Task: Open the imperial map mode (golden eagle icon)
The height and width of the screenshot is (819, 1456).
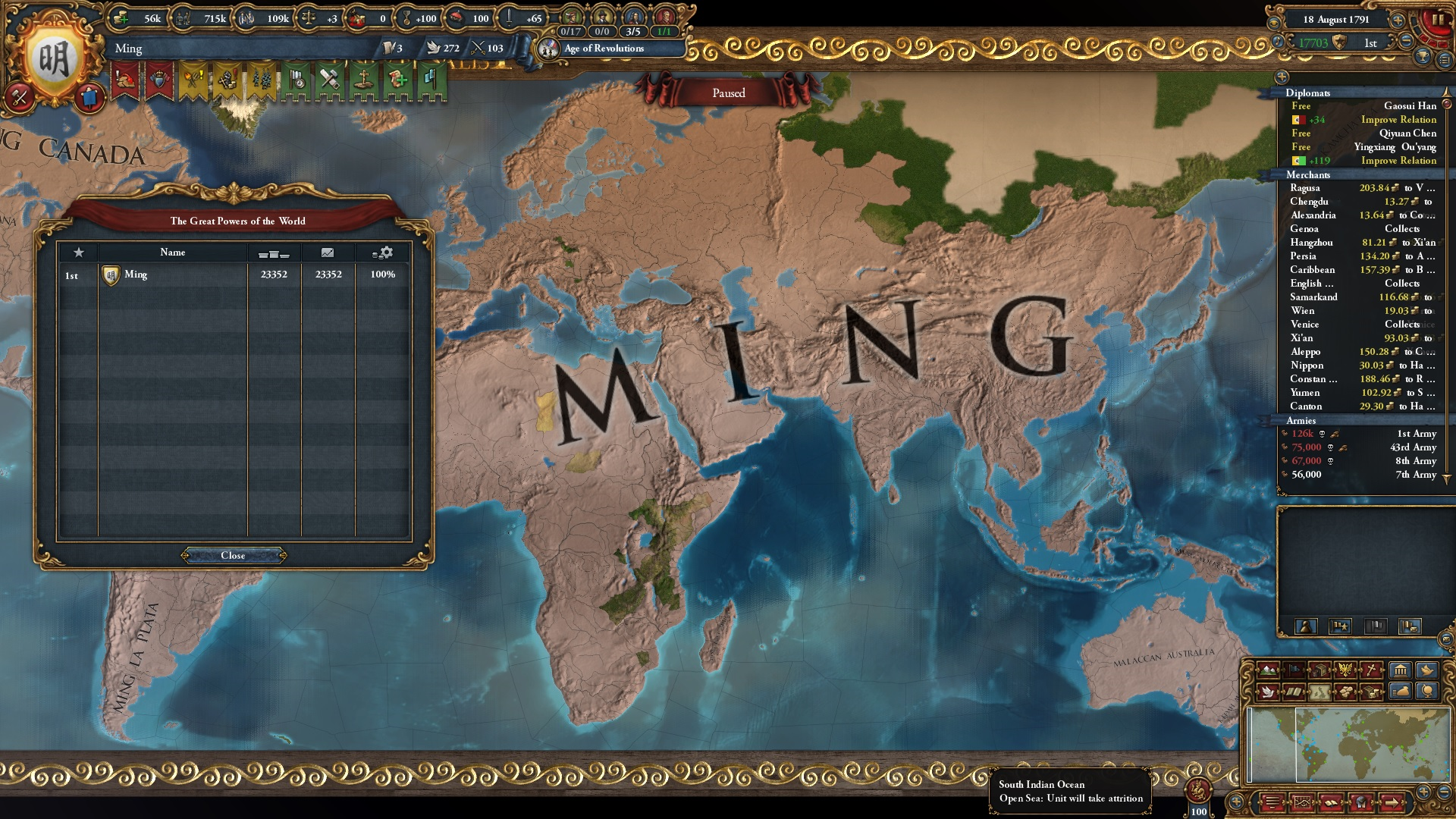Action: [1345, 670]
